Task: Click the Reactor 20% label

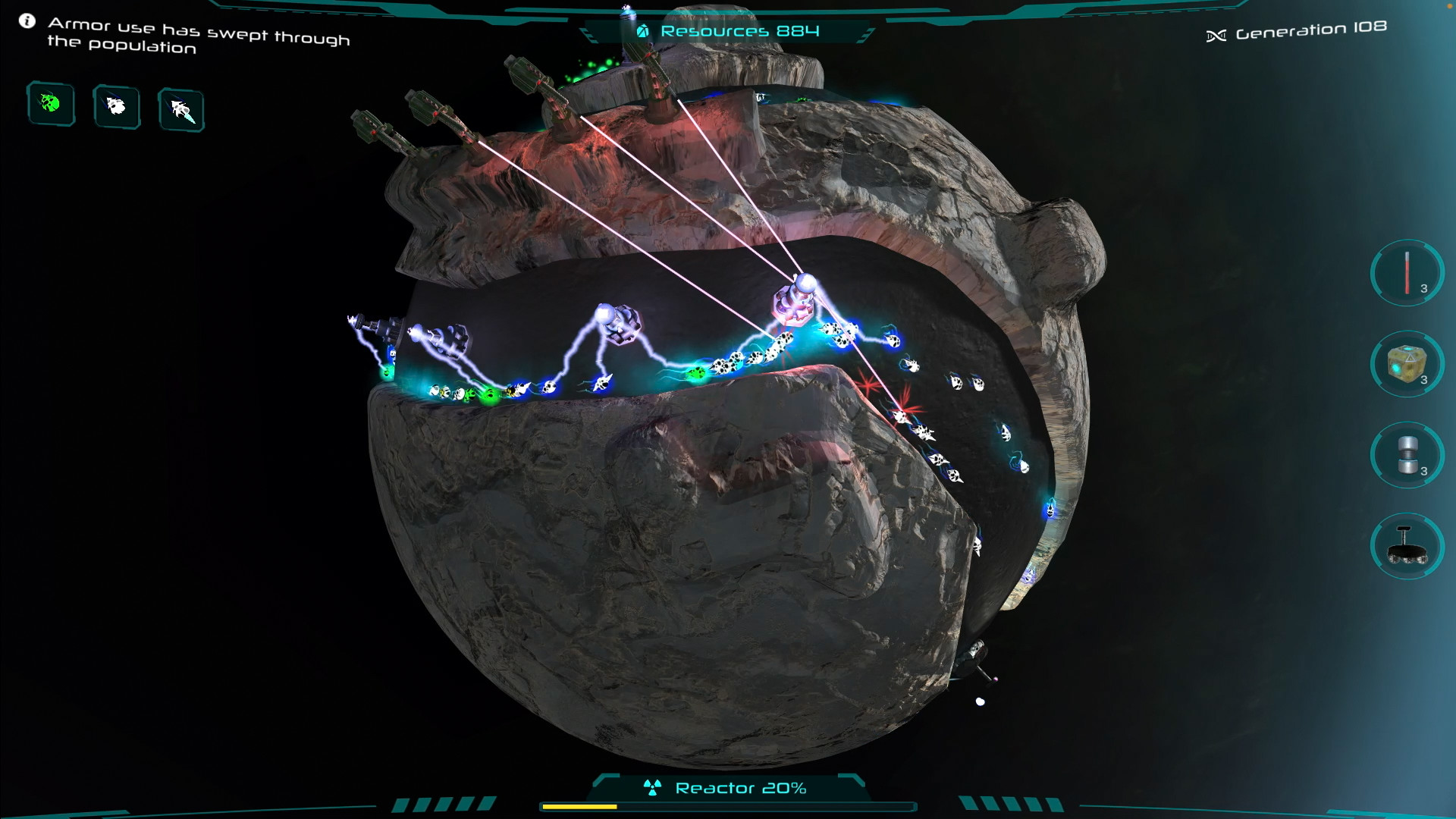Action: pyautogui.click(x=740, y=788)
